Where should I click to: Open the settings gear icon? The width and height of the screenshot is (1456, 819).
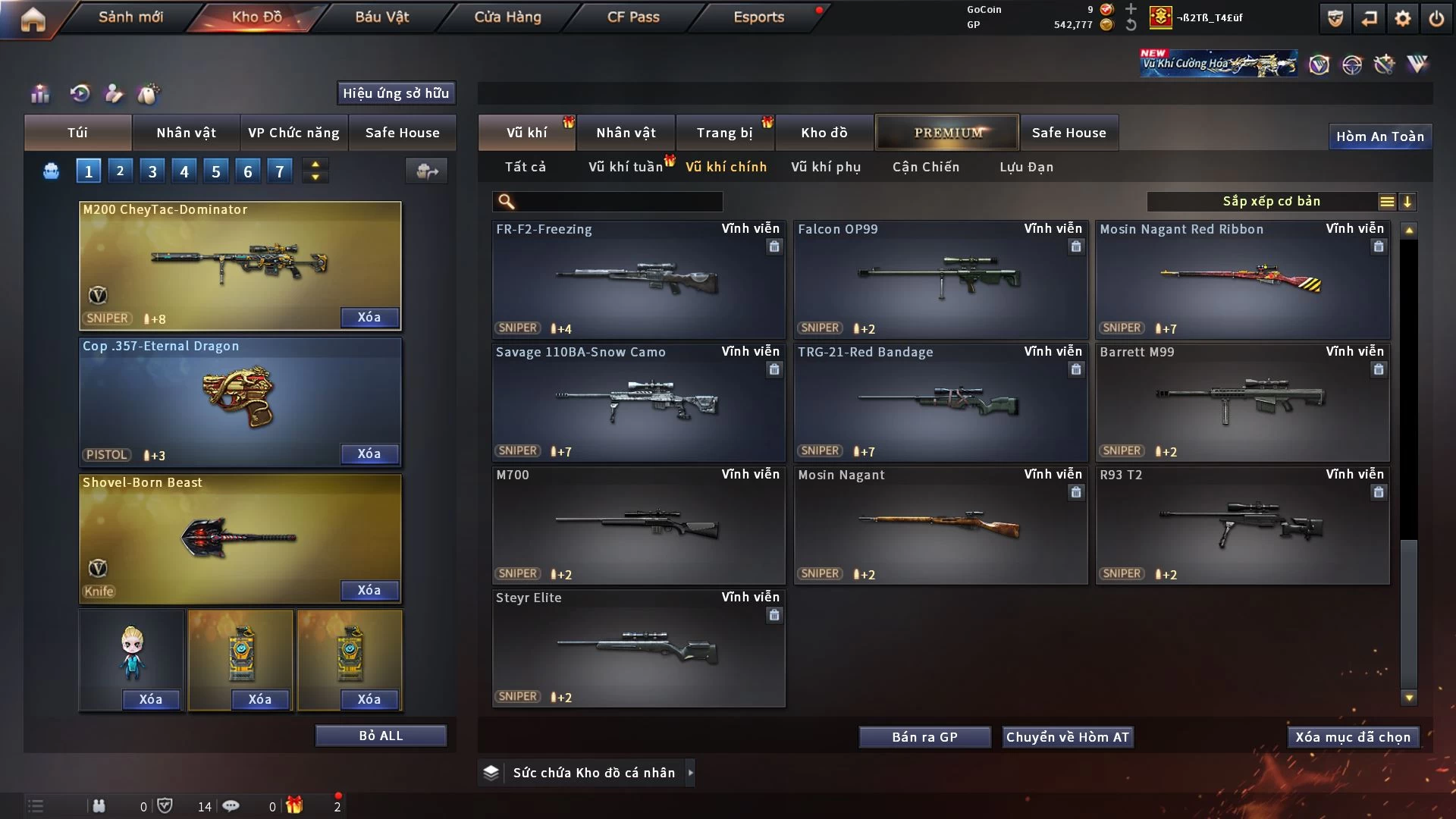click(x=1403, y=18)
